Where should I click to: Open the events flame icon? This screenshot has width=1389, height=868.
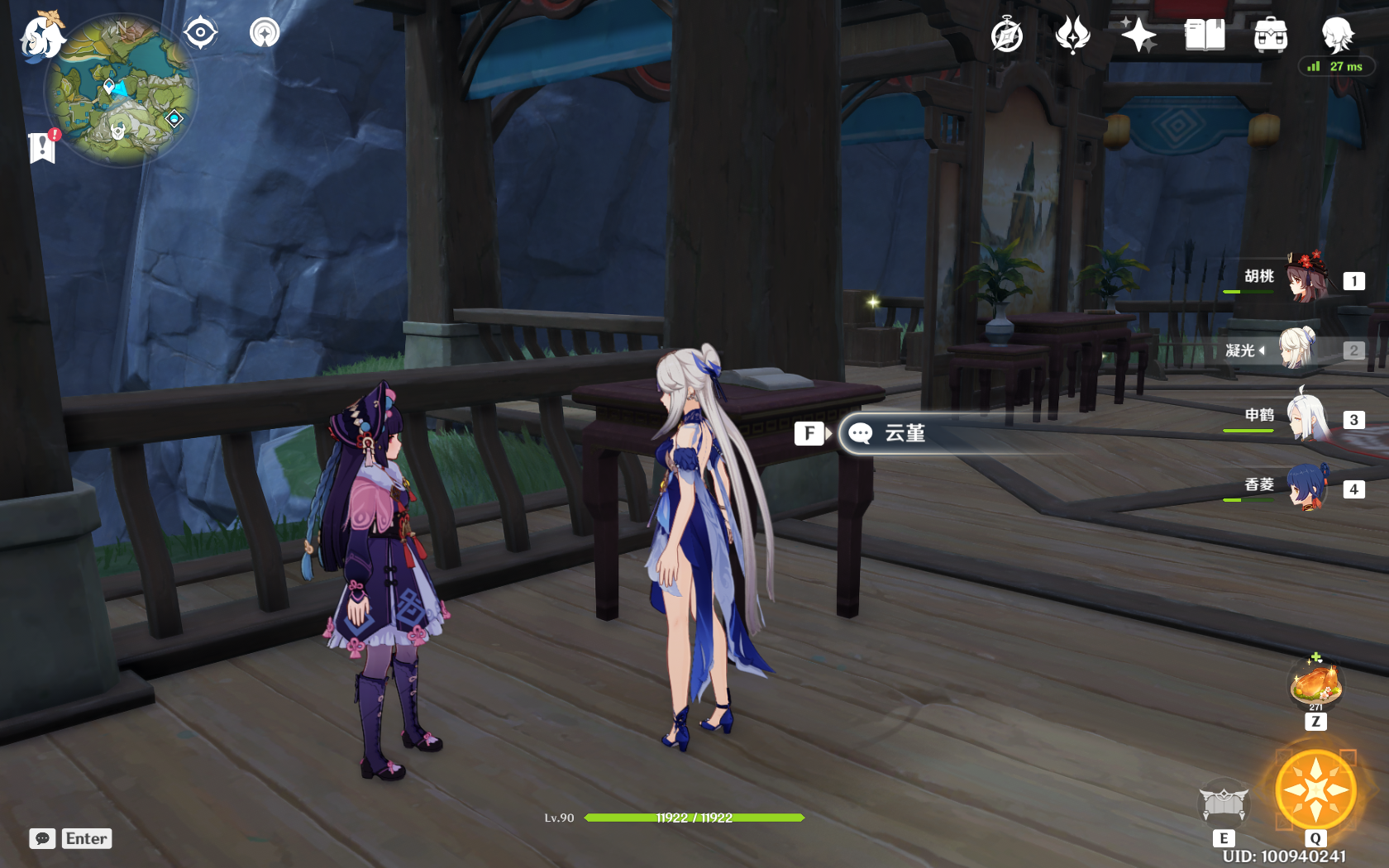(1072, 35)
